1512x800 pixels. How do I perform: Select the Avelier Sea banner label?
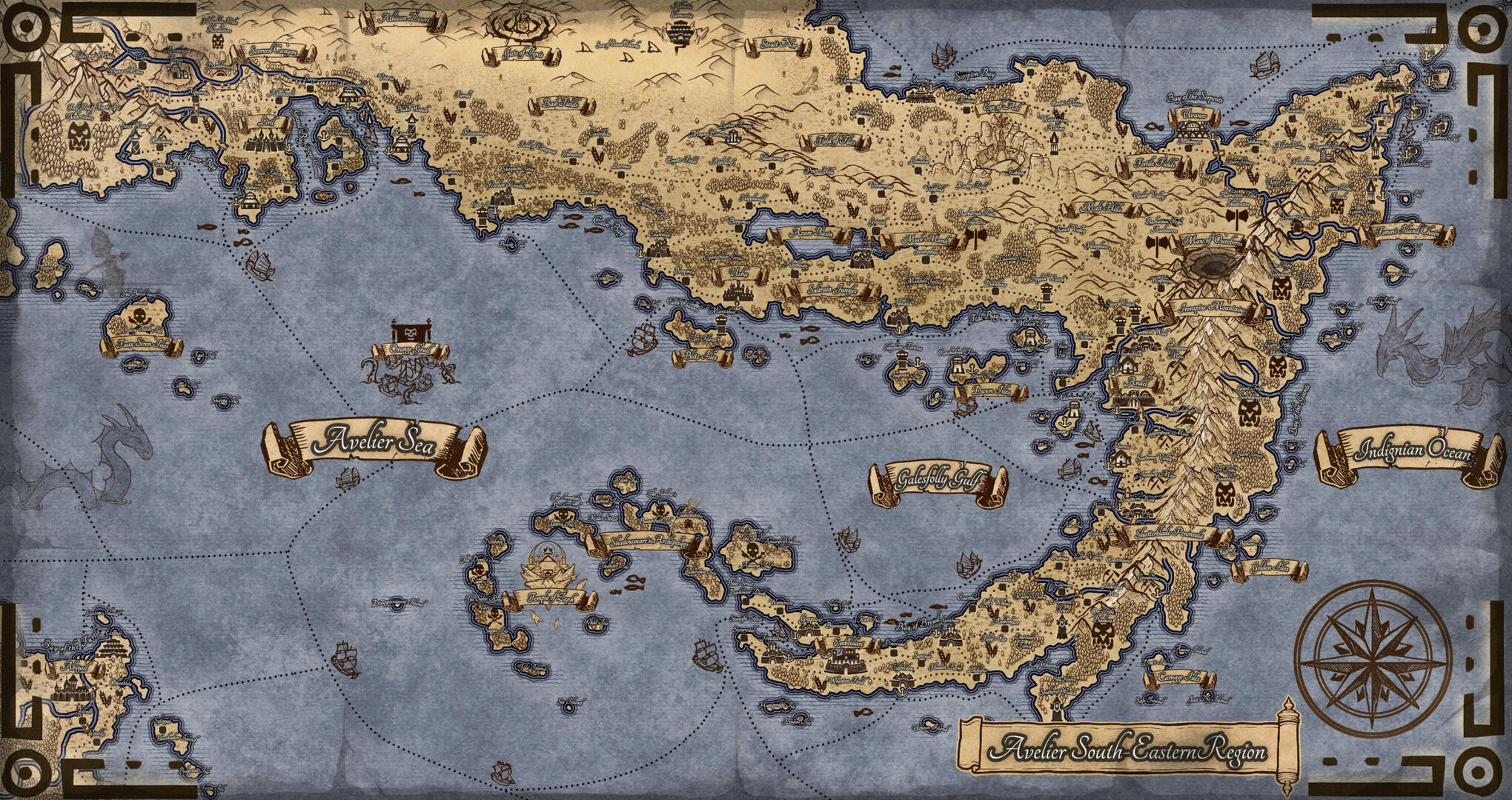click(374, 444)
